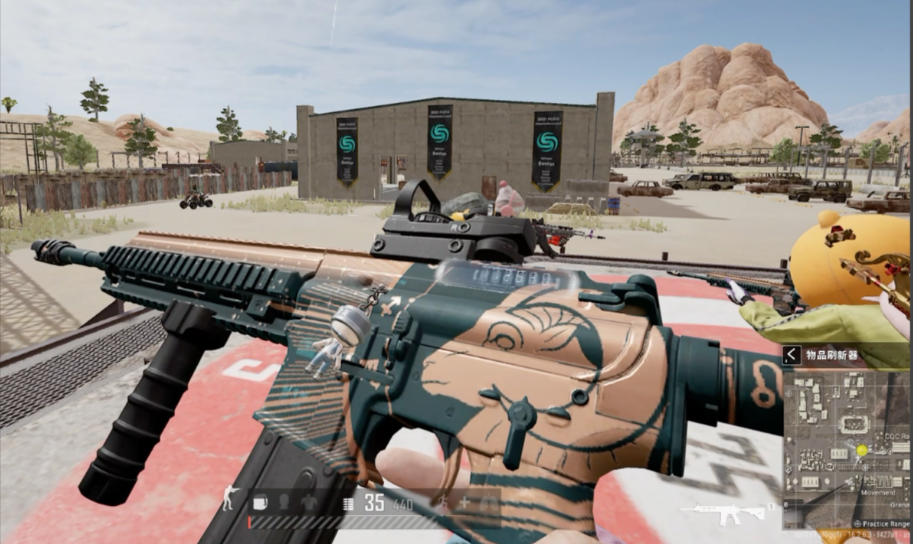Expand the item spawner panel arrow
Viewport: 913px width, 544px height.
[x=792, y=354]
